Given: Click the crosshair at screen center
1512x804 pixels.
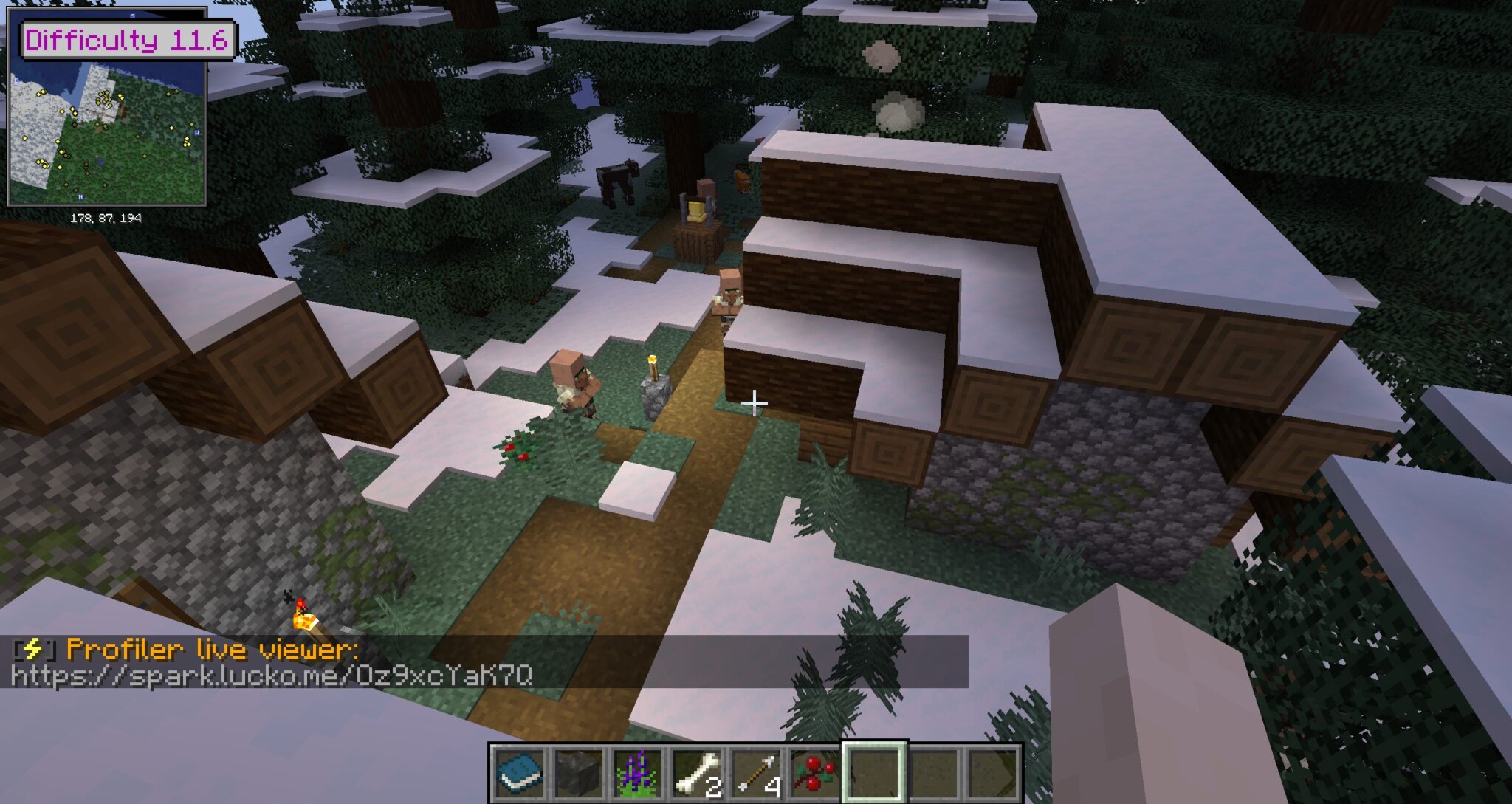Looking at the screenshot, I should click(x=754, y=402).
